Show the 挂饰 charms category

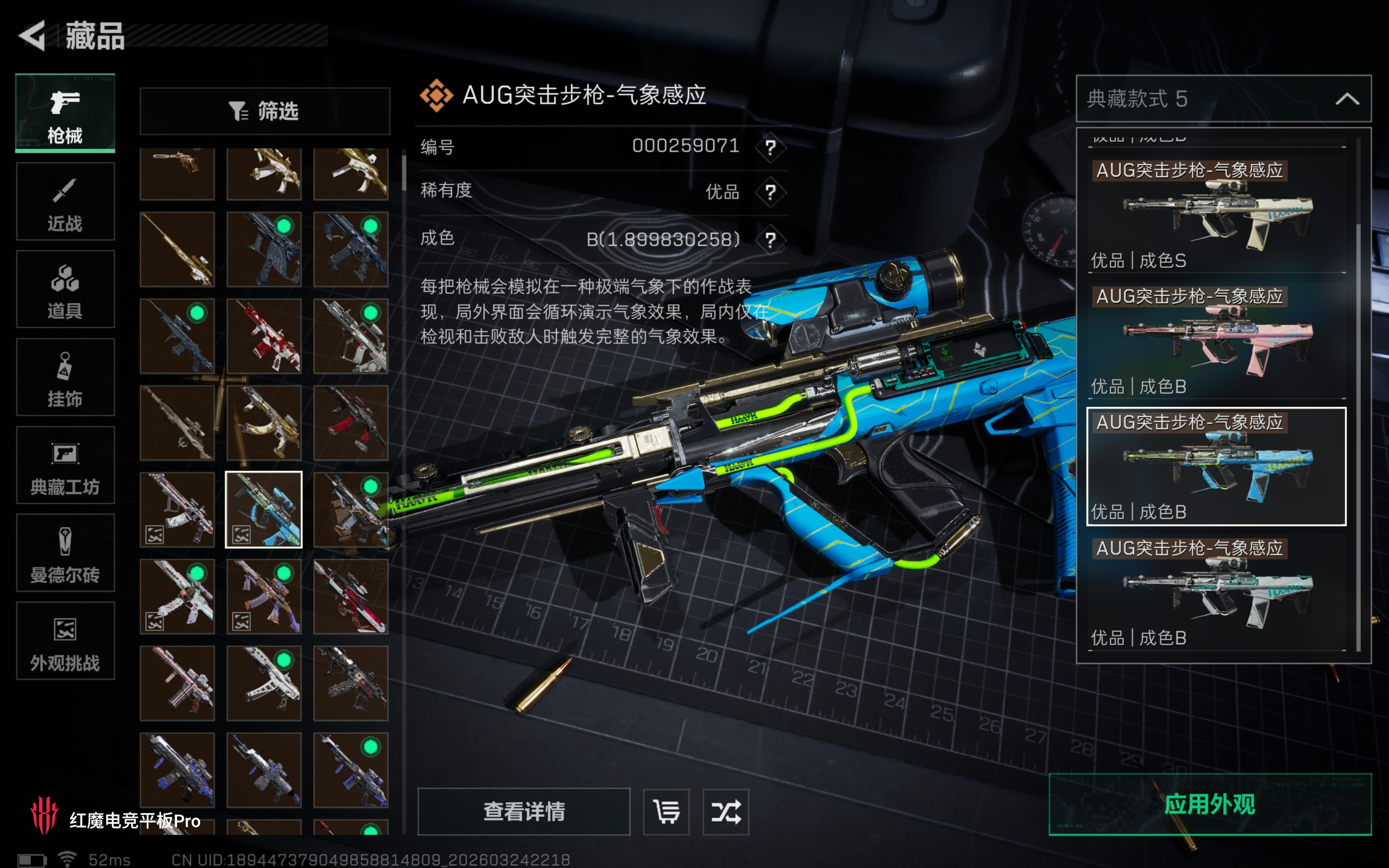click(x=65, y=378)
